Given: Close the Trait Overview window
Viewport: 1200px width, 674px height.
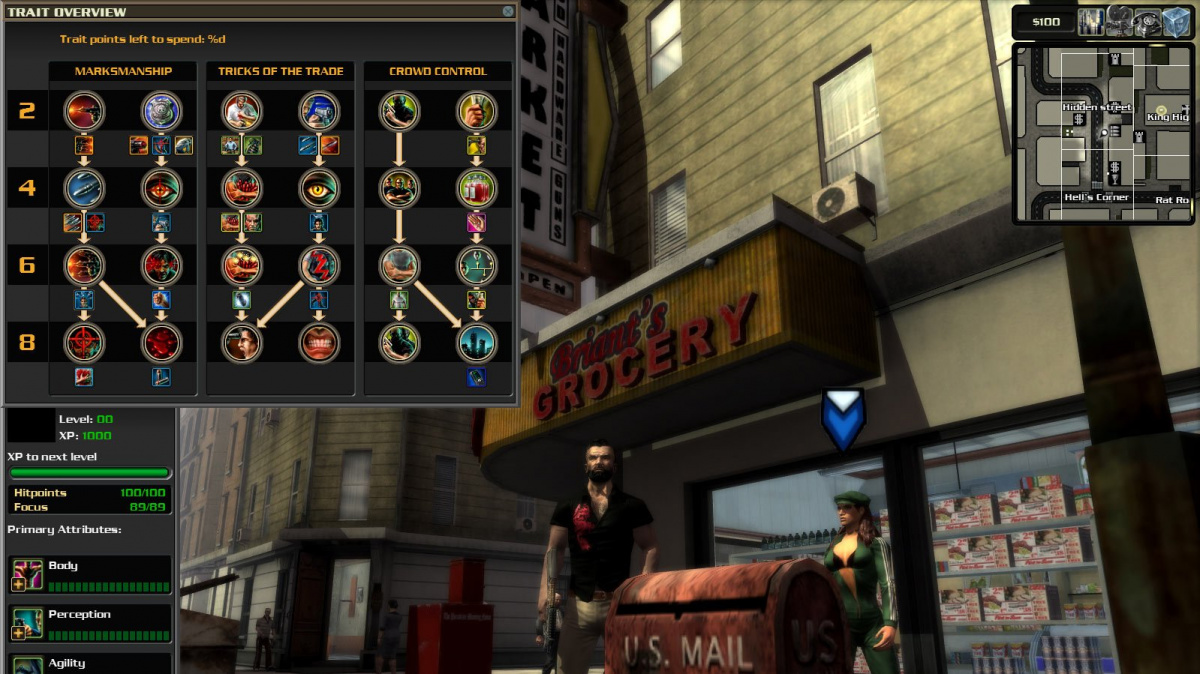Looking at the screenshot, I should click(508, 12).
